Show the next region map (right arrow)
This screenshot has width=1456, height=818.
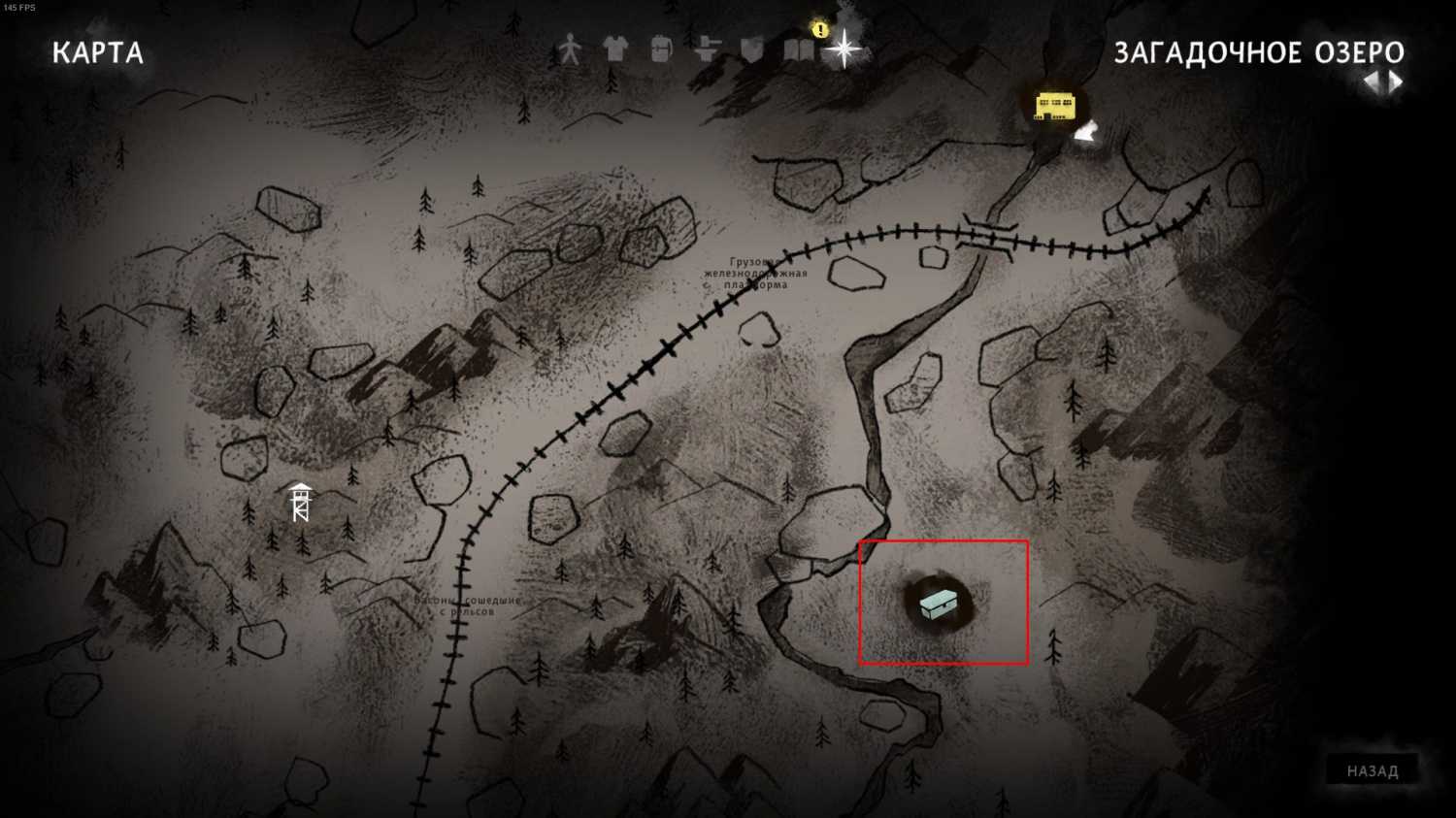point(1396,82)
